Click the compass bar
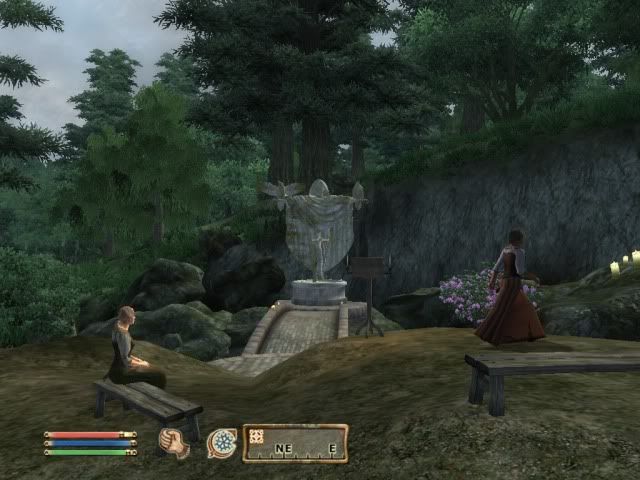 tap(295, 443)
